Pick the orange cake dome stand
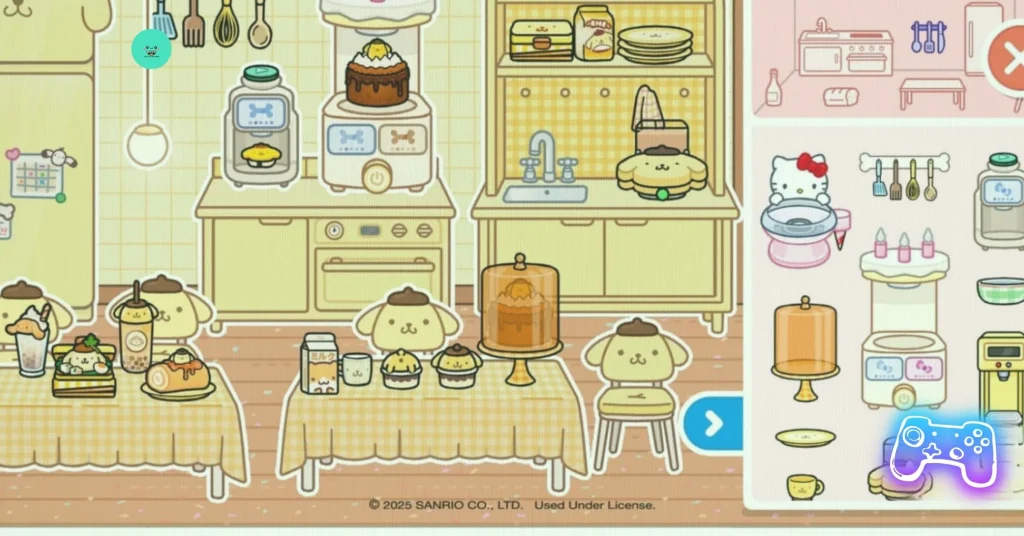The image size is (1024, 536). [x=805, y=348]
